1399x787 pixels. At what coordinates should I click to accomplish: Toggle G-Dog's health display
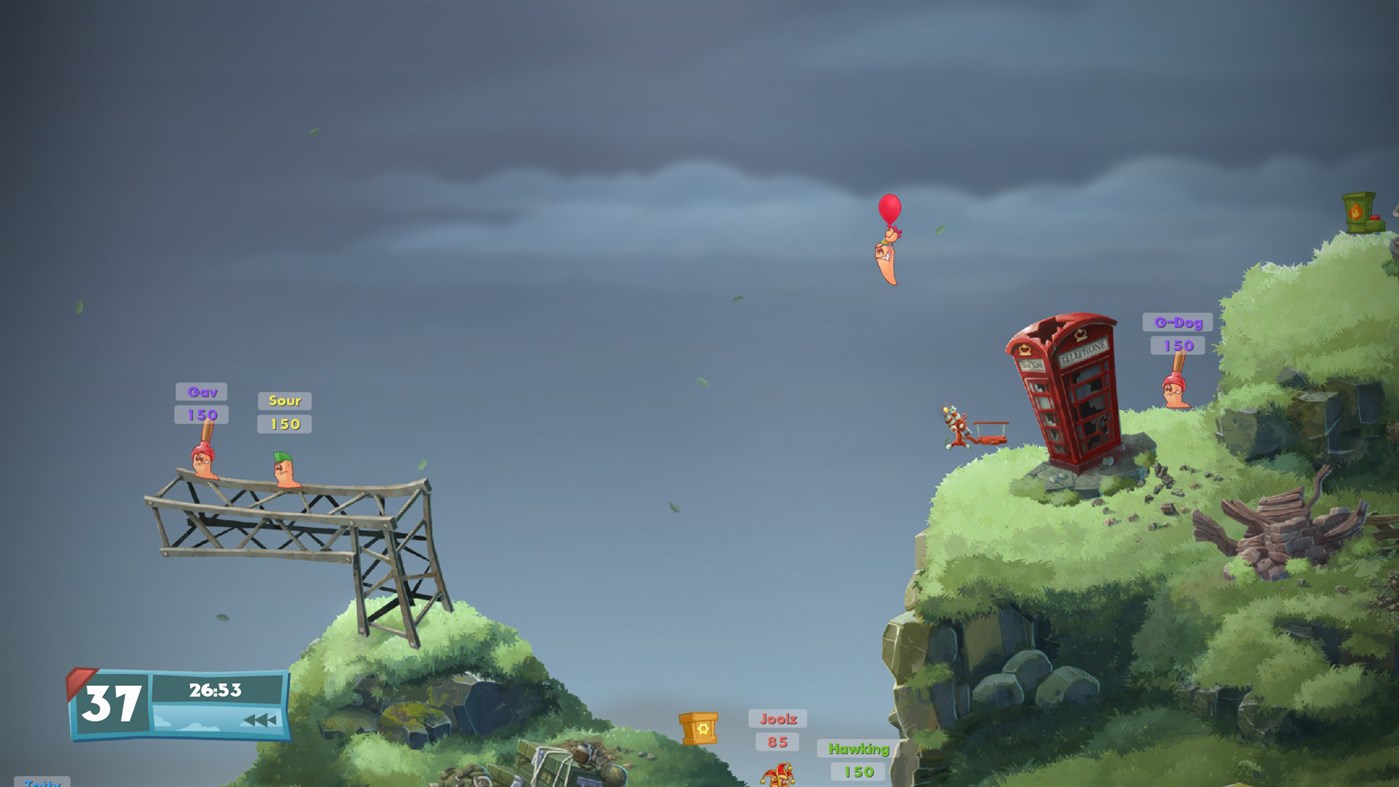(x=1176, y=343)
